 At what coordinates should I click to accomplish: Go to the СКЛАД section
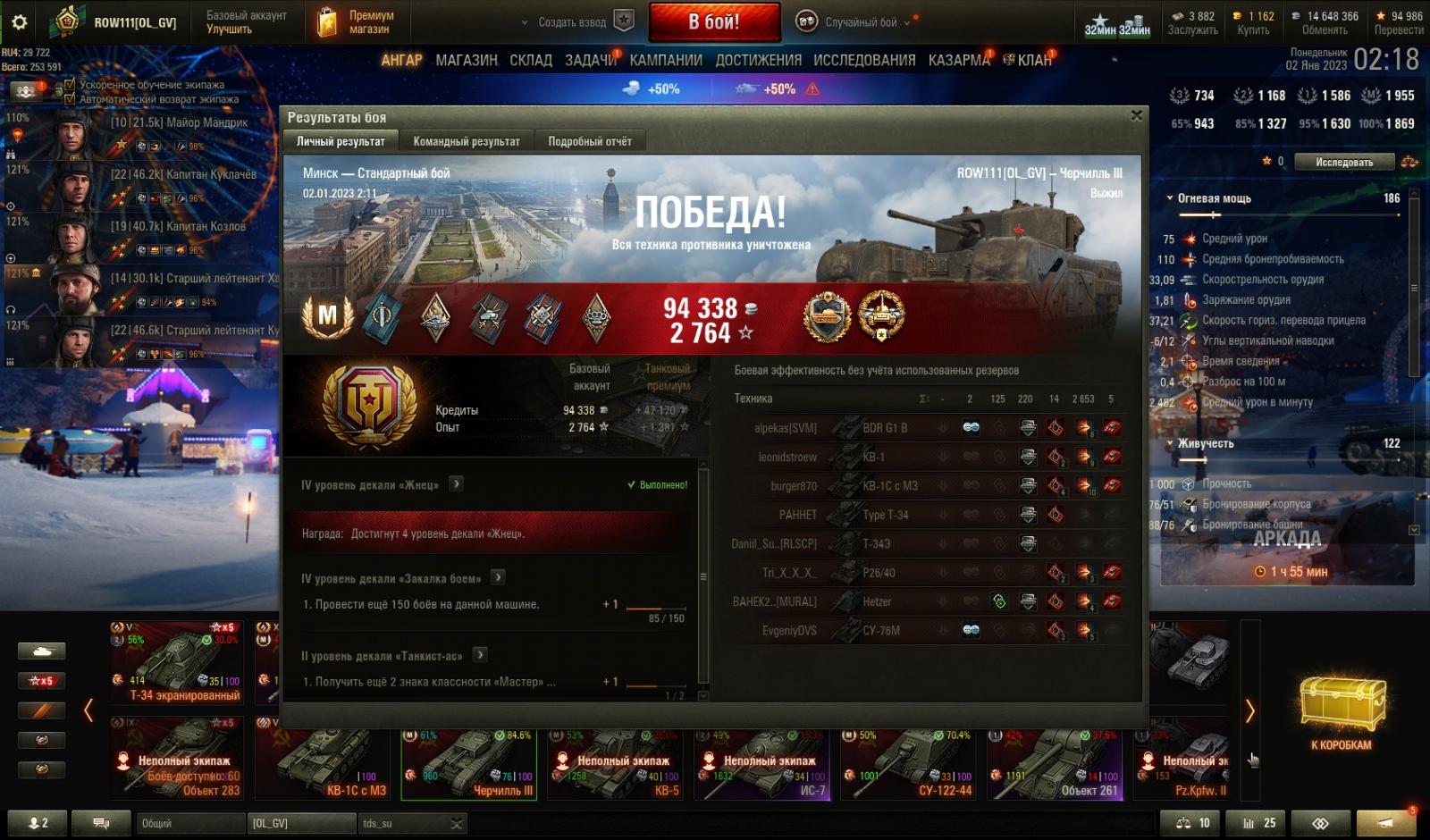(x=531, y=60)
